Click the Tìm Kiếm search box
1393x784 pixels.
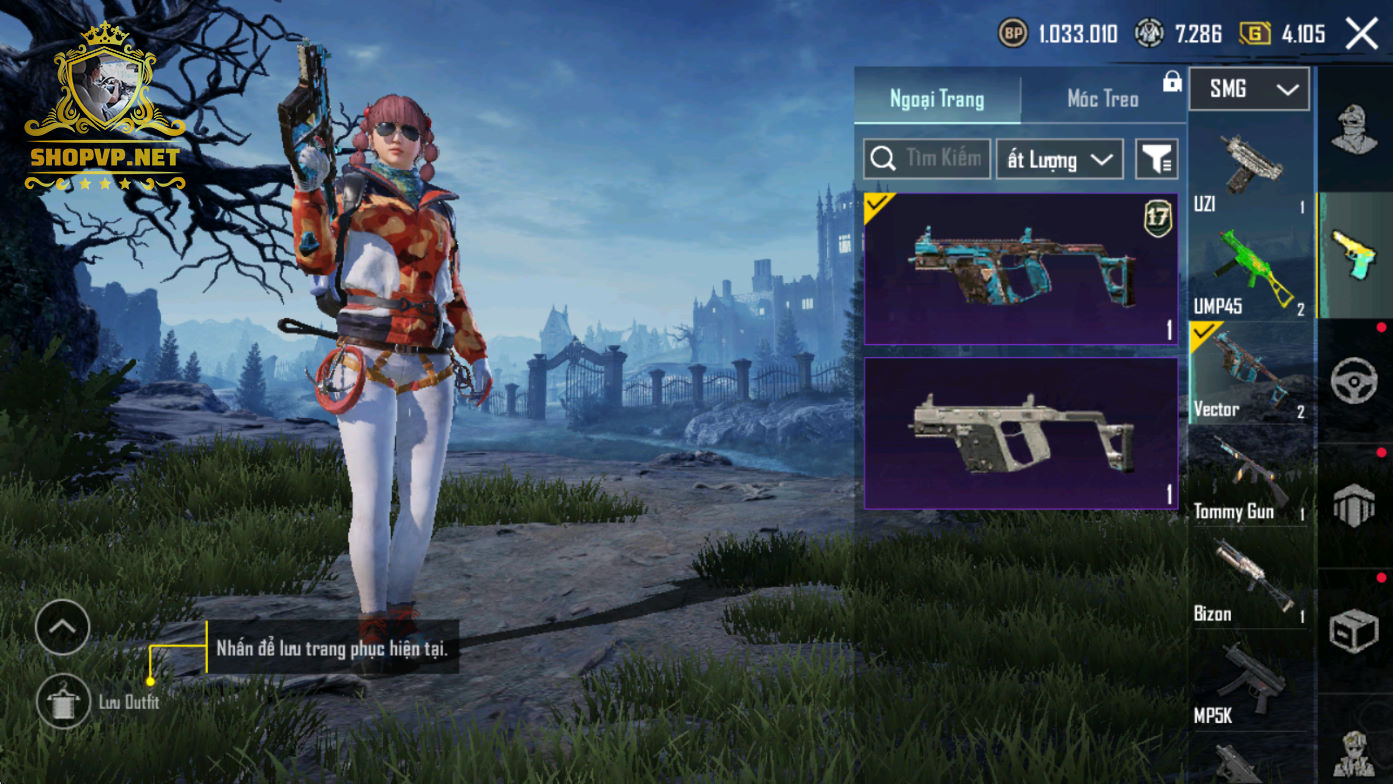(x=928, y=159)
